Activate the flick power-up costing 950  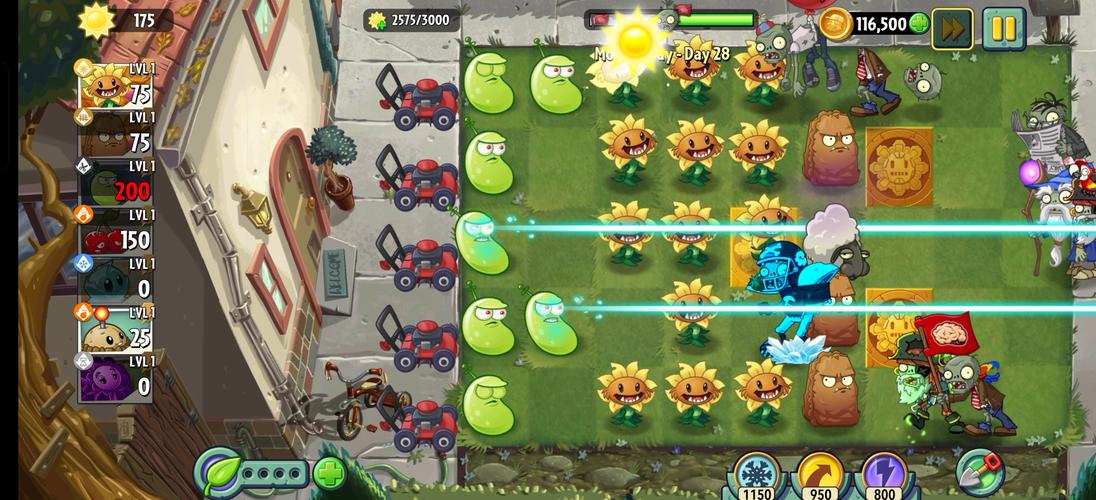point(819,476)
